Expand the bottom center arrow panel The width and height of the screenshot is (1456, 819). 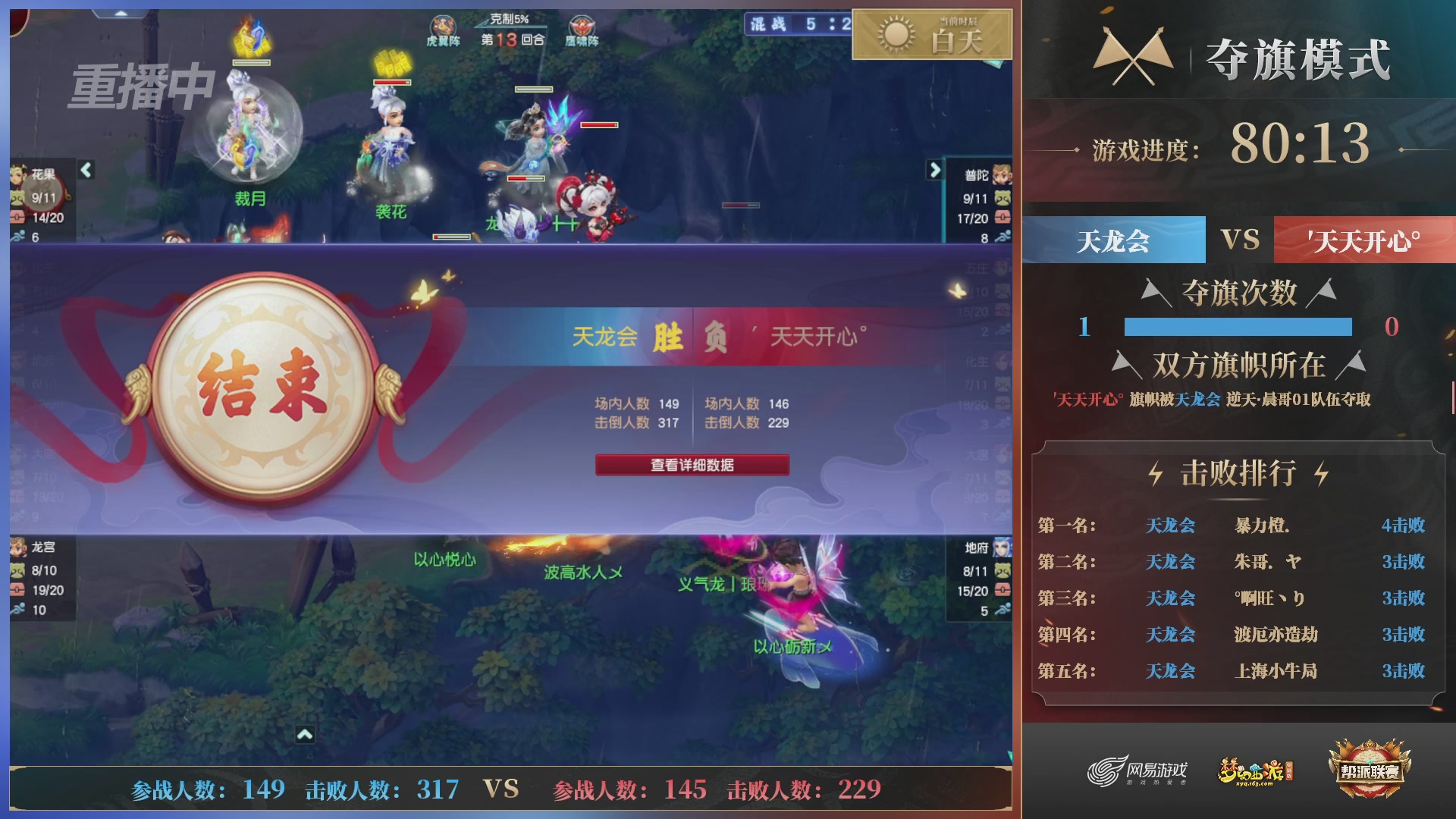coord(306,735)
